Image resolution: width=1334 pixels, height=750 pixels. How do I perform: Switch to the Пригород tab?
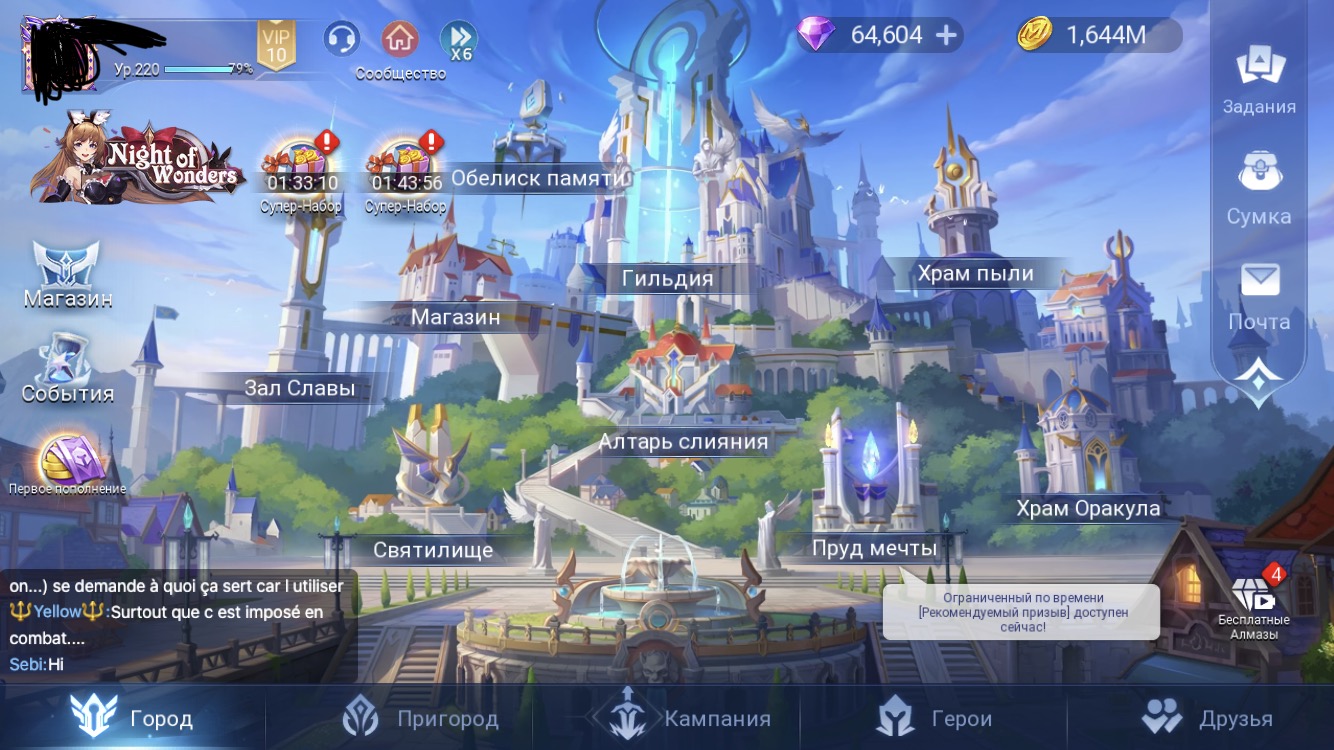[x=420, y=718]
